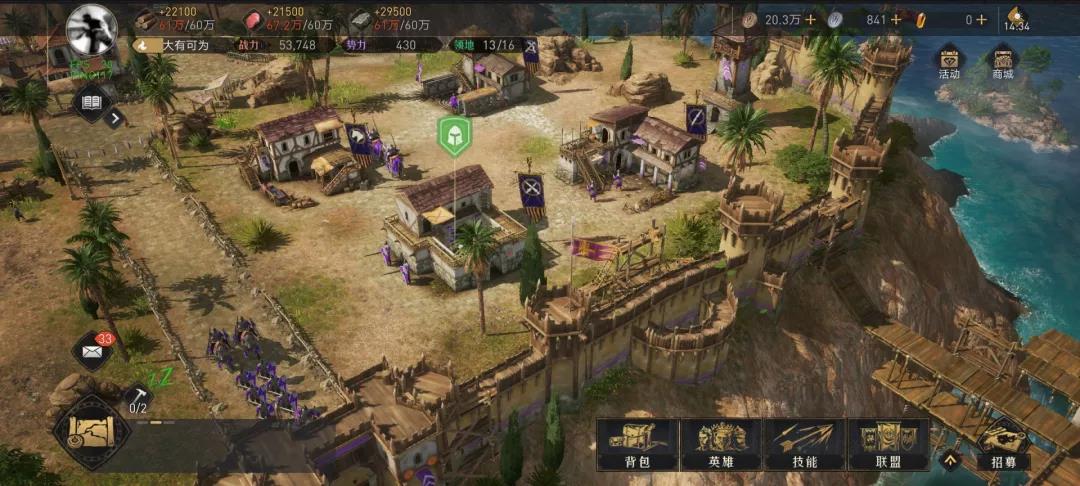Open the 联盟 alliance menu
The width and height of the screenshot is (1080, 486).
coord(888,445)
